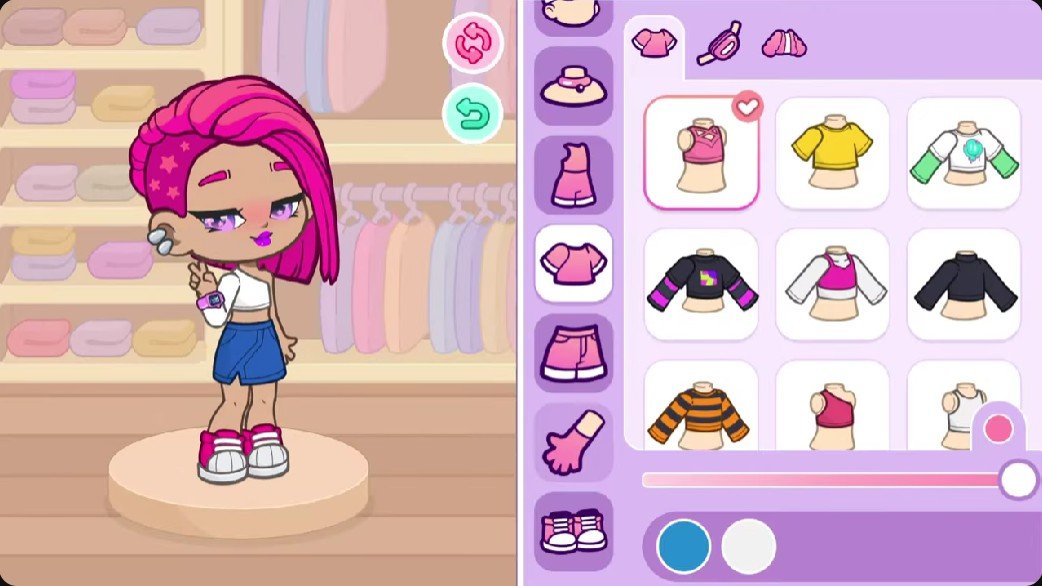Open the pink jacket sub-tab
1042x586 pixels.
783,44
